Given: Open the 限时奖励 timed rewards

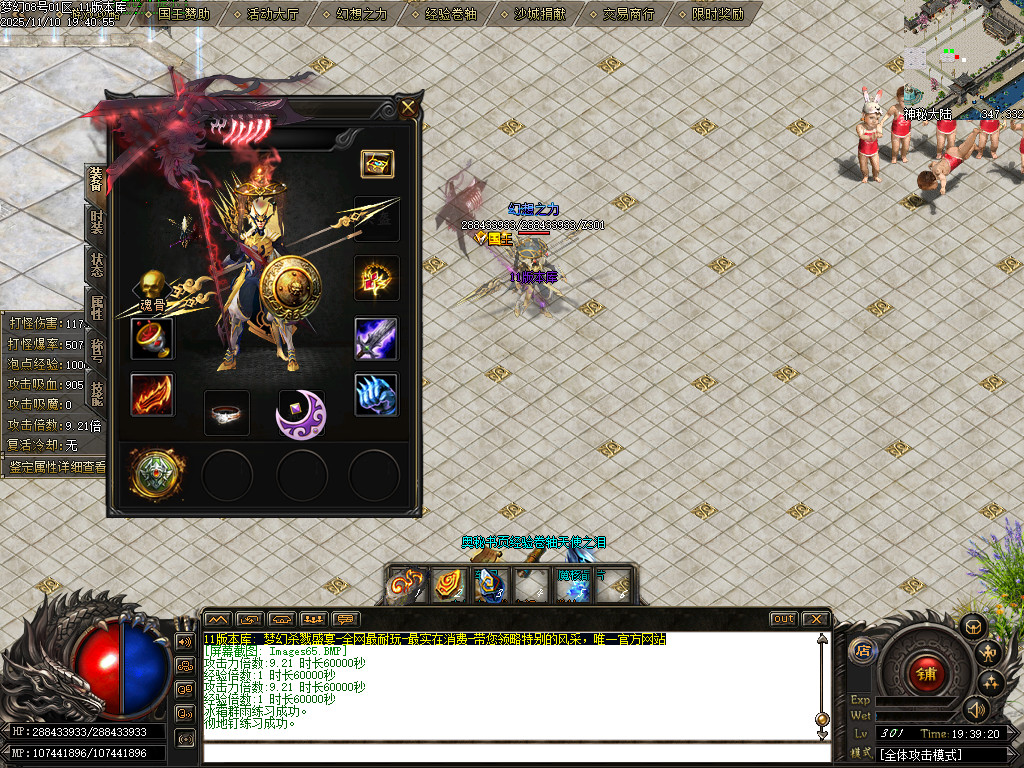Looking at the screenshot, I should click(718, 14).
